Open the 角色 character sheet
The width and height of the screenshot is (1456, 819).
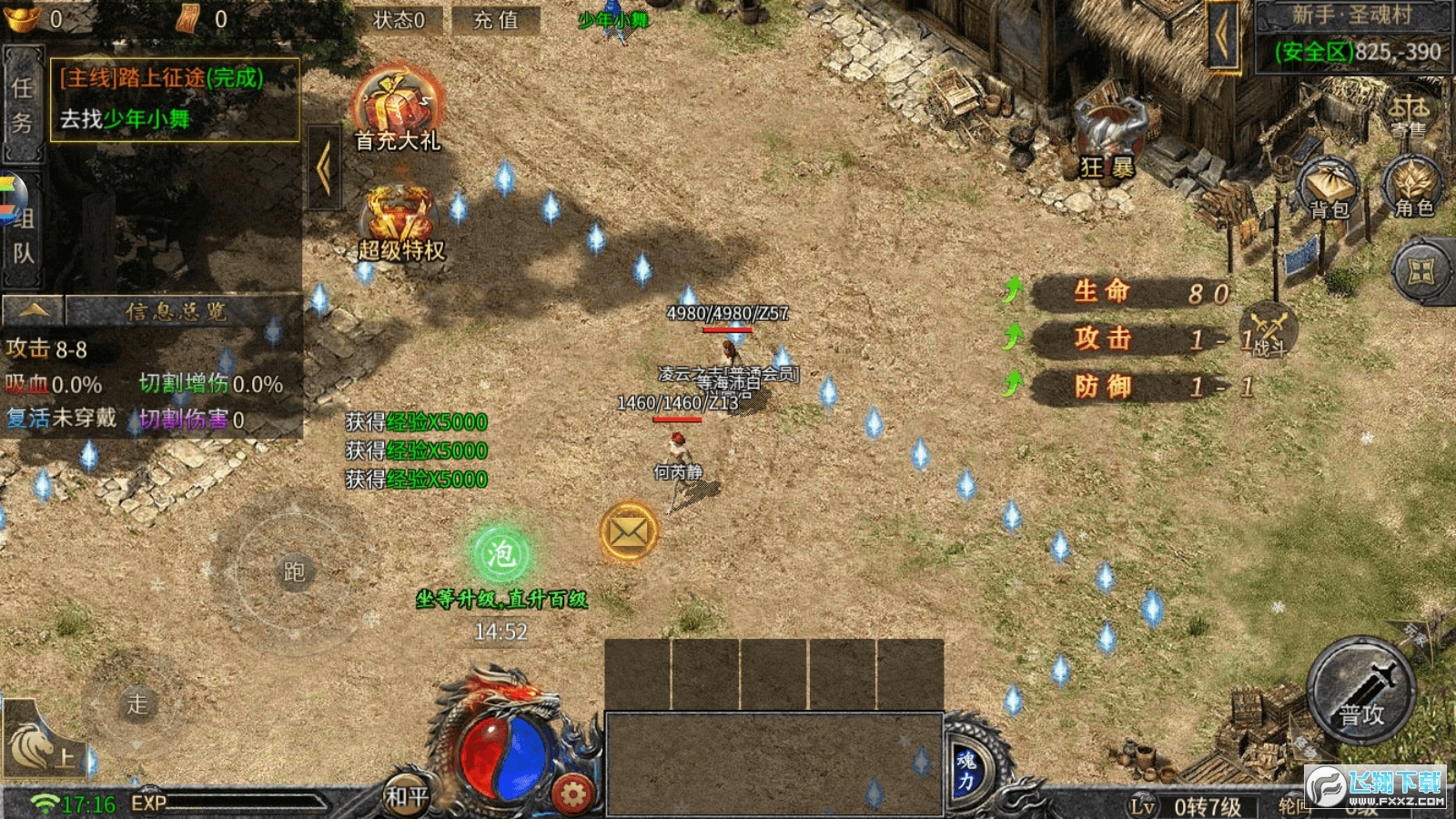coord(1413,187)
